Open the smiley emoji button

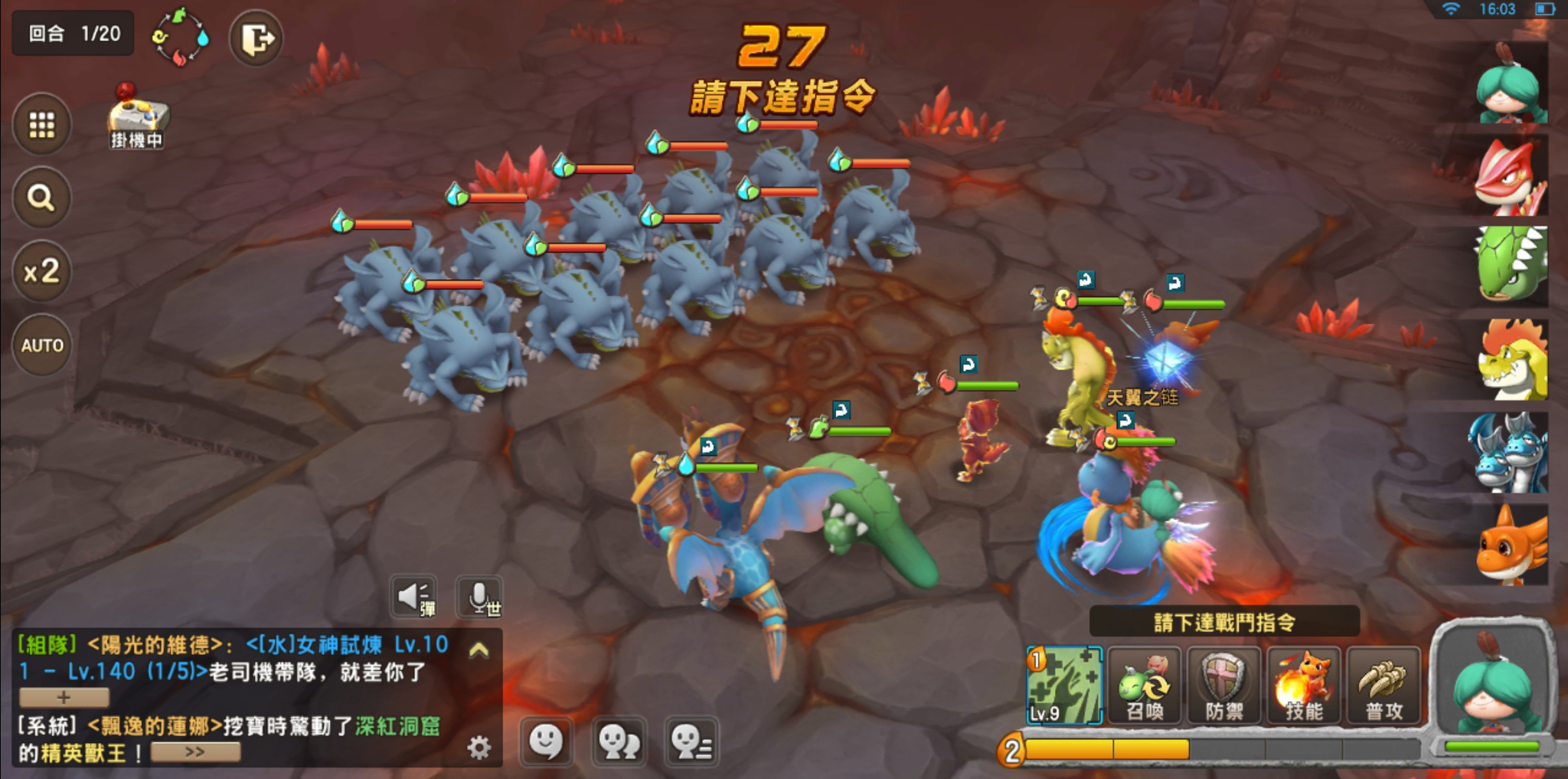click(546, 741)
